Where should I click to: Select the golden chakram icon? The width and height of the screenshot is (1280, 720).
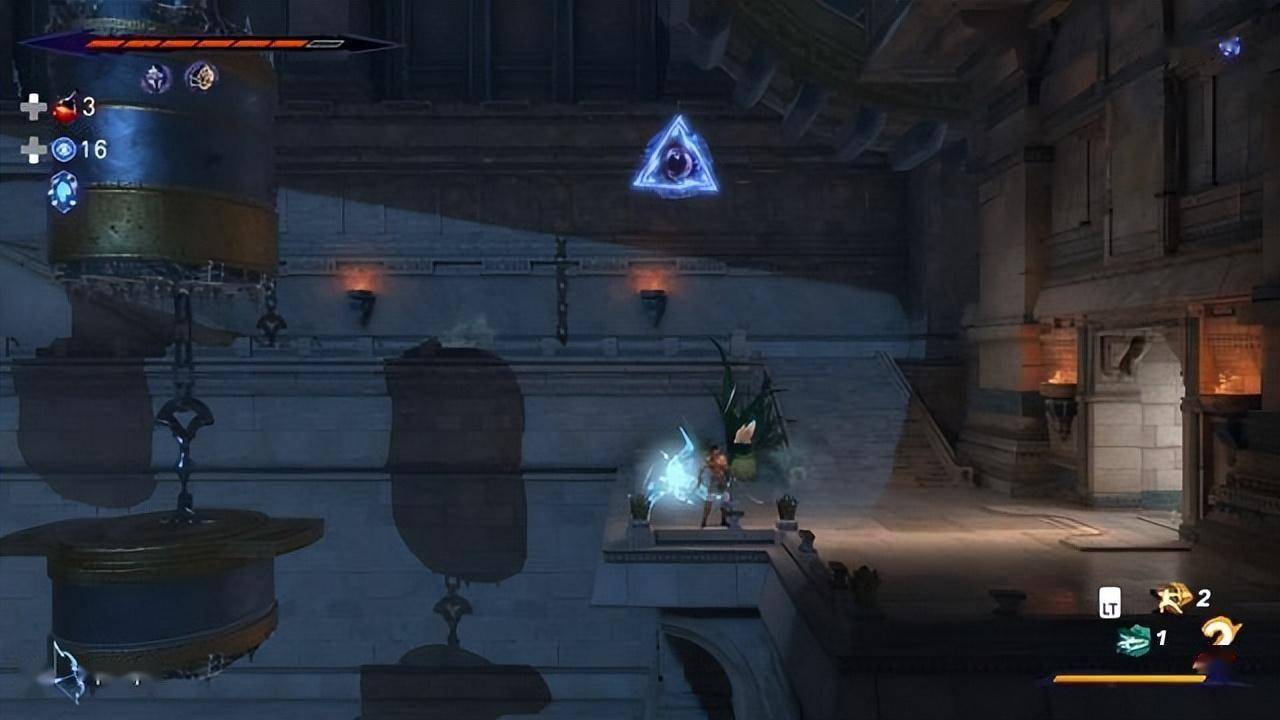tap(1220, 632)
